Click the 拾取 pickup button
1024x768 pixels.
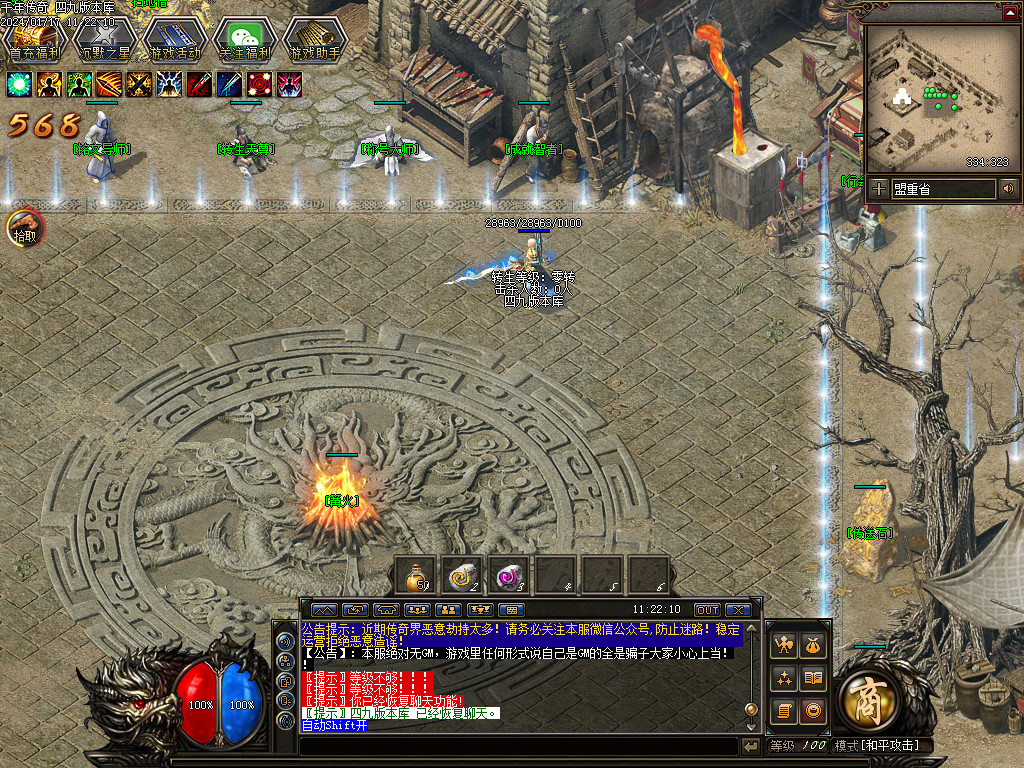point(25,228)
